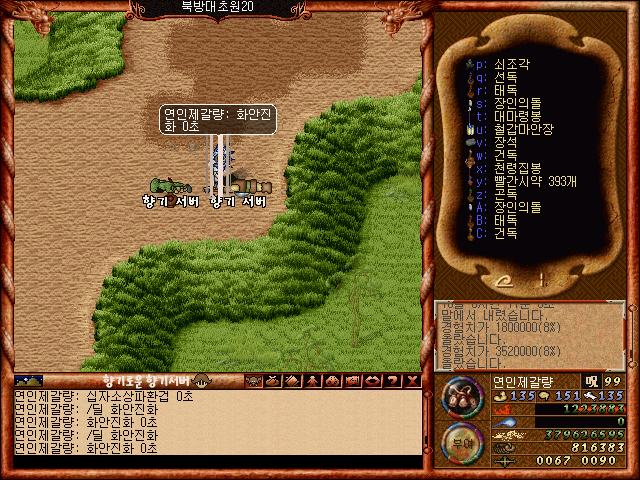Click the person figure toolbar icon

313,381
